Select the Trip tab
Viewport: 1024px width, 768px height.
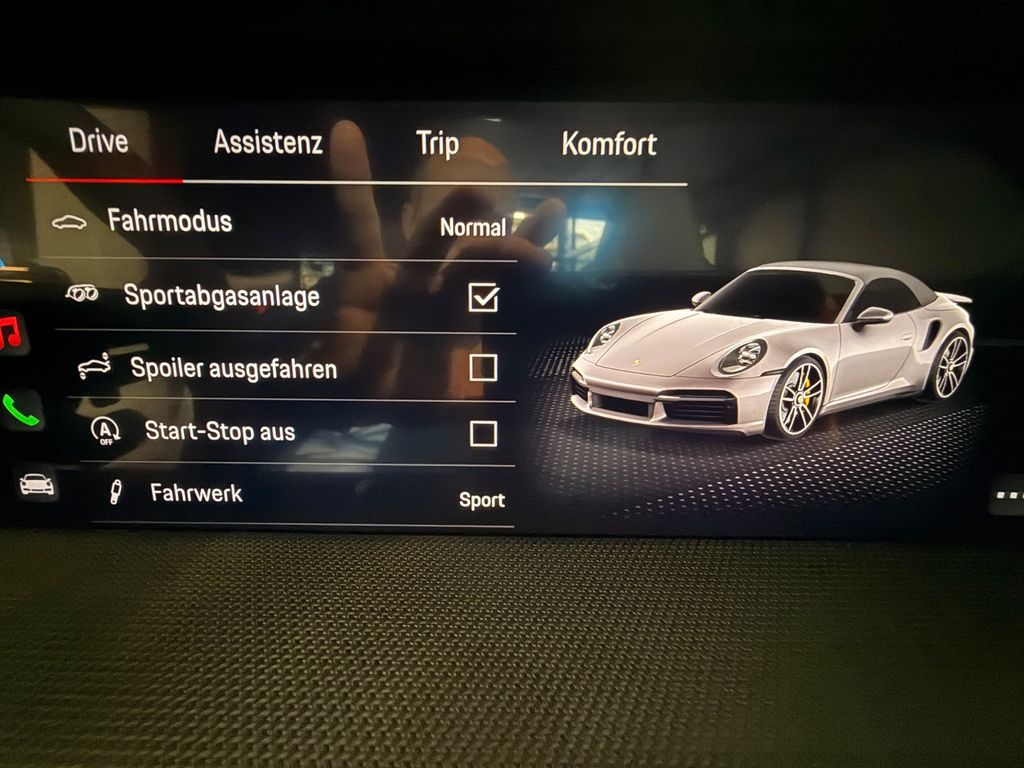[x=437, y=144]
